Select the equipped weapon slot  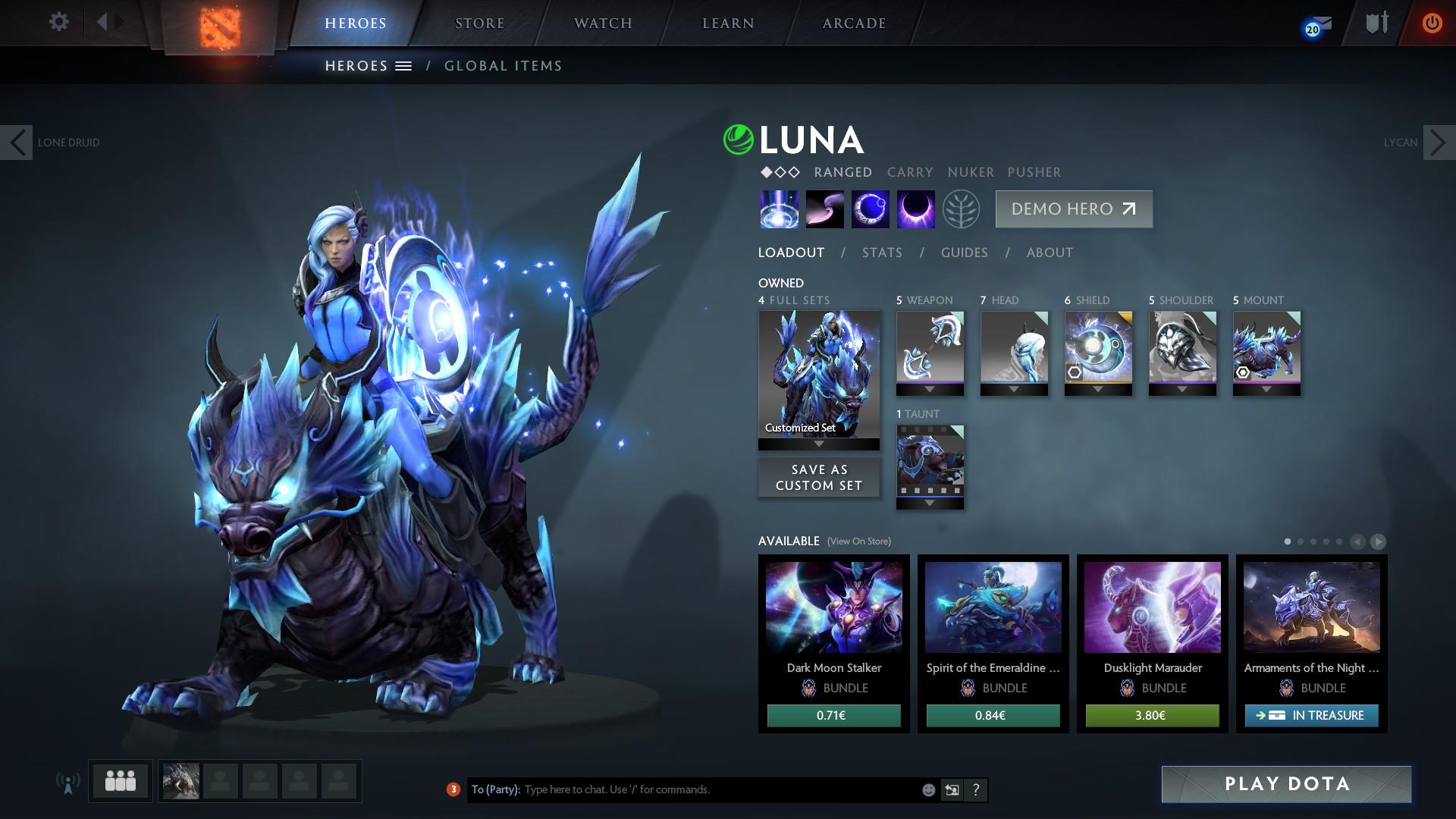tap(930, 348)
